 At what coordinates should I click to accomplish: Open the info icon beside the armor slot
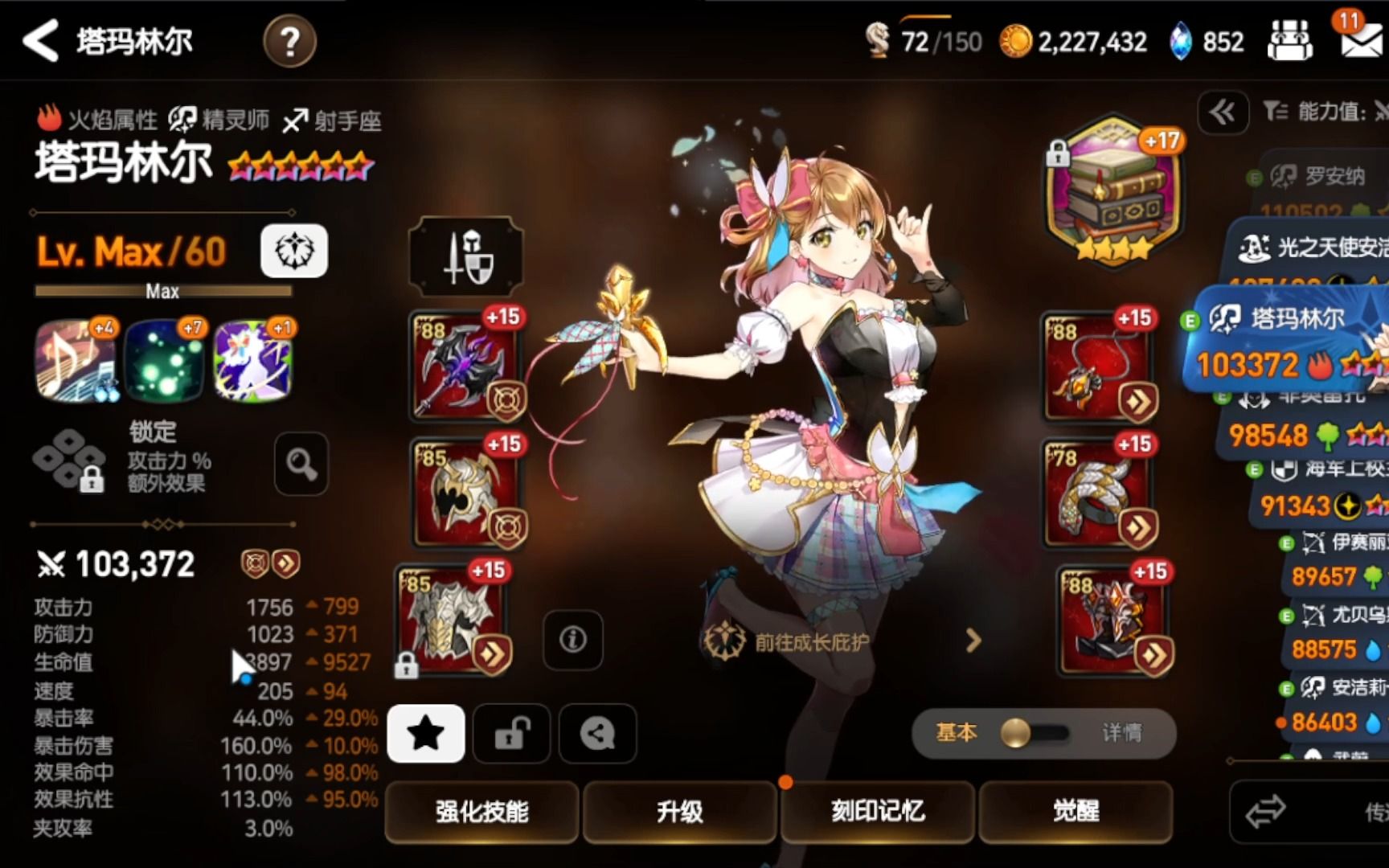pyautogui.click(x=572, y=641)
